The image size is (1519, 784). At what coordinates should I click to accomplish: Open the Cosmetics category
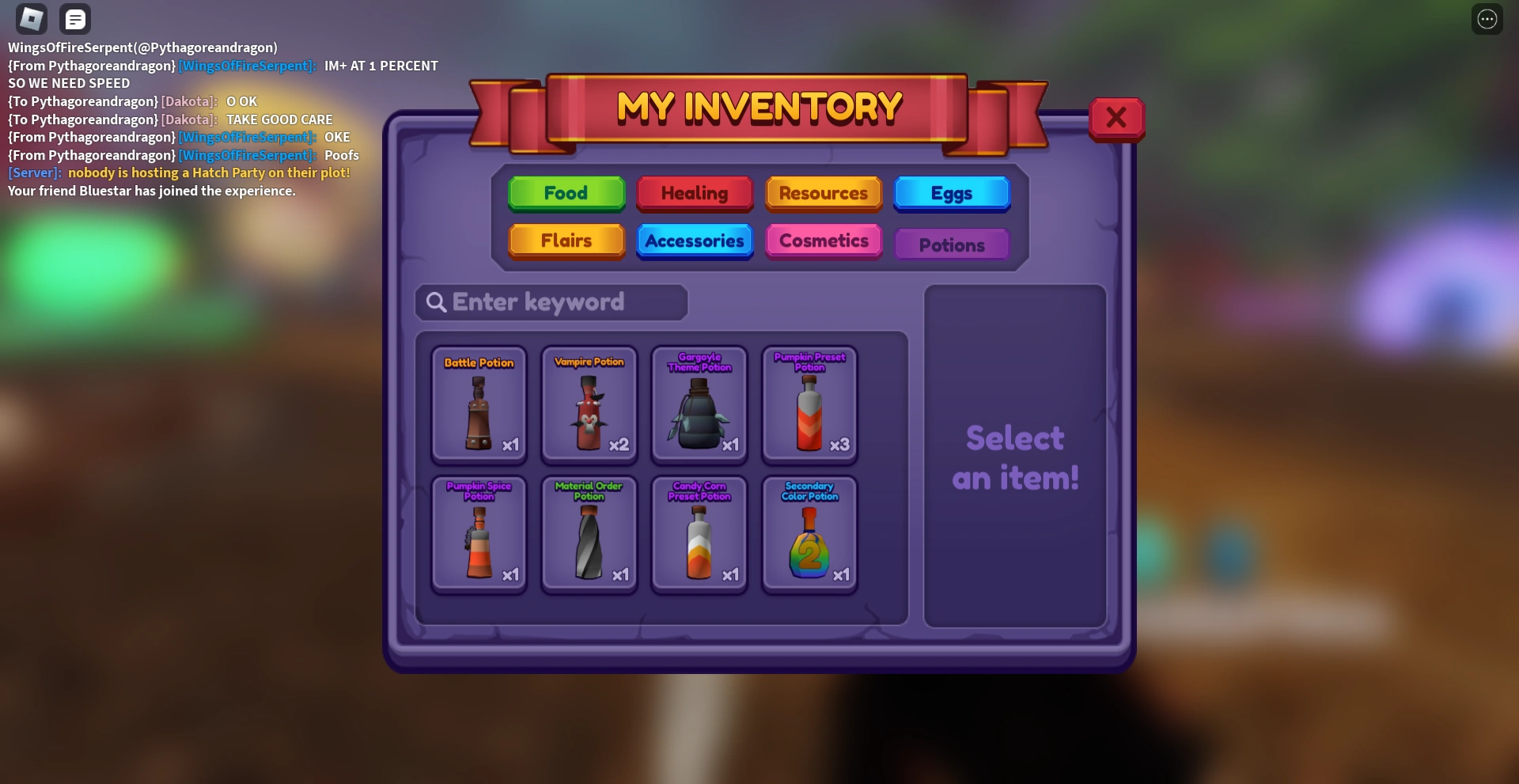823,241
